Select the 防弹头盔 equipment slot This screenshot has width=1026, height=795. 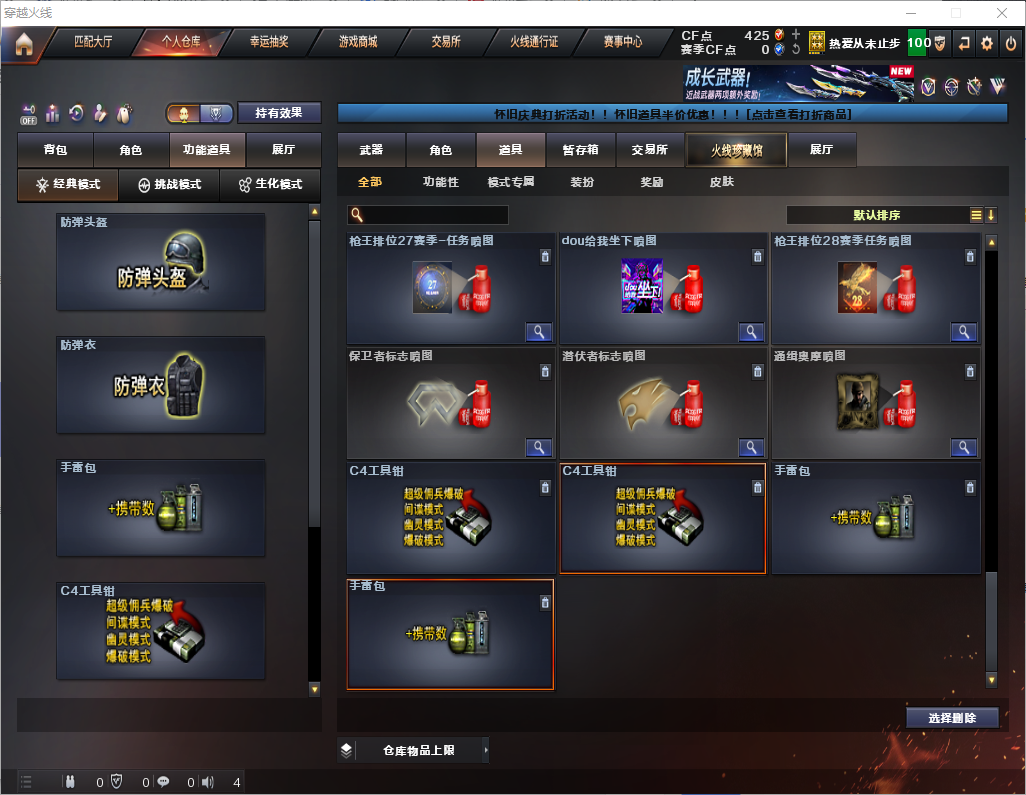161,262
